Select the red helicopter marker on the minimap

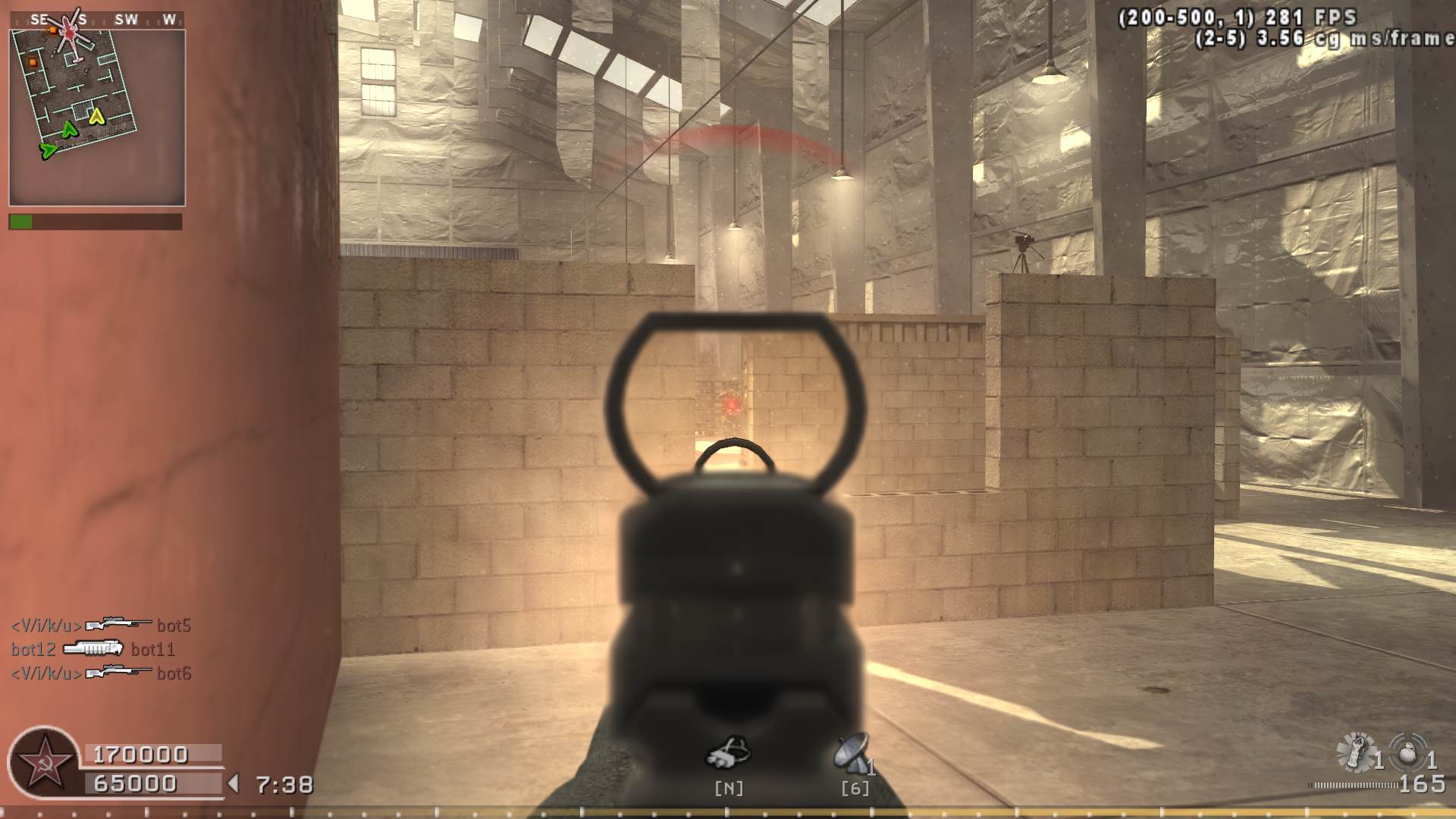pyautogui.click(x=71, y=35)
